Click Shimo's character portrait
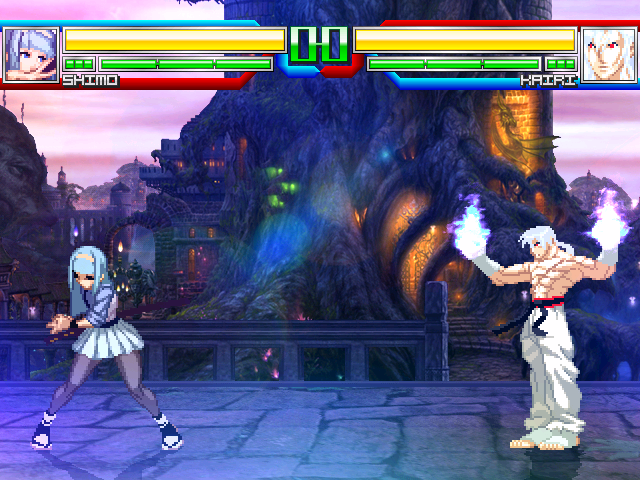The height and width of the screenshot is (480, 640). tap(30, 53)
